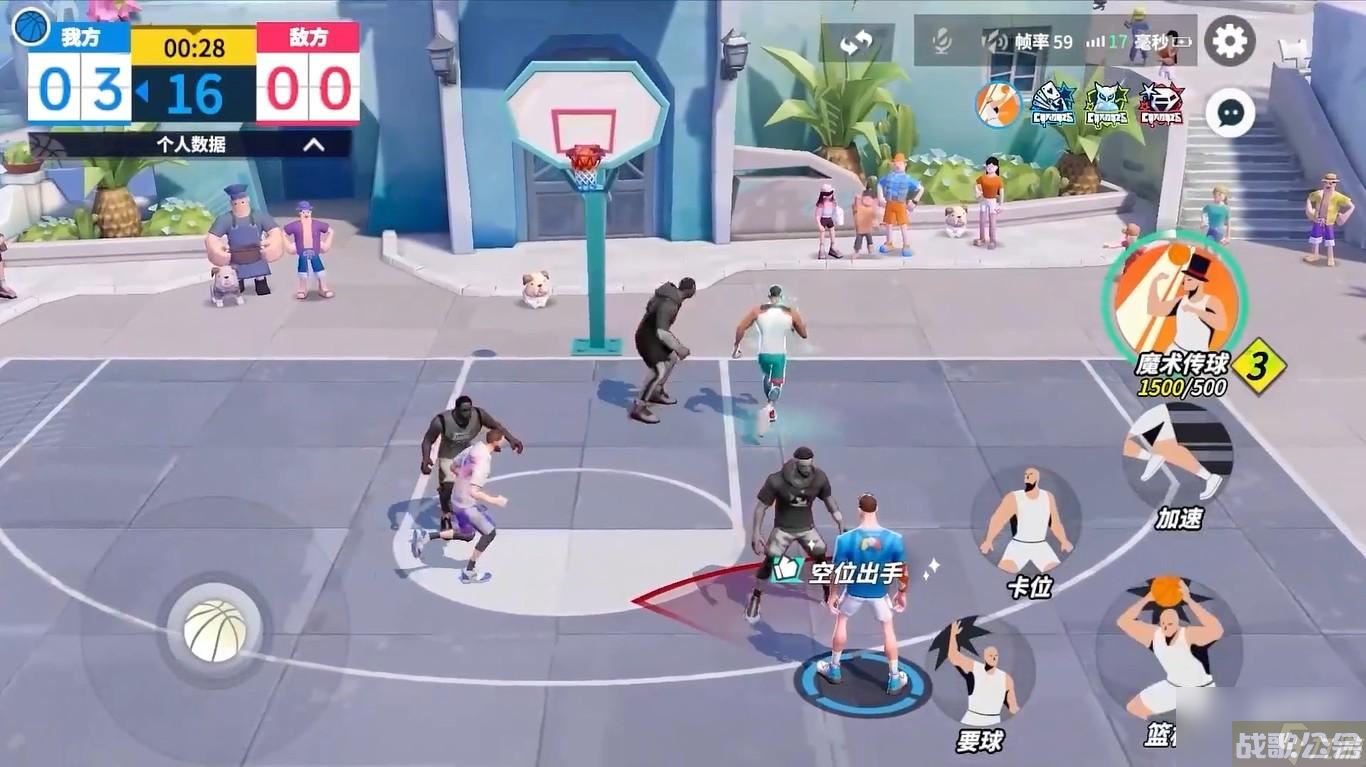Activate the 魔术传球 magic pass skill

(x=1175, y=295)
